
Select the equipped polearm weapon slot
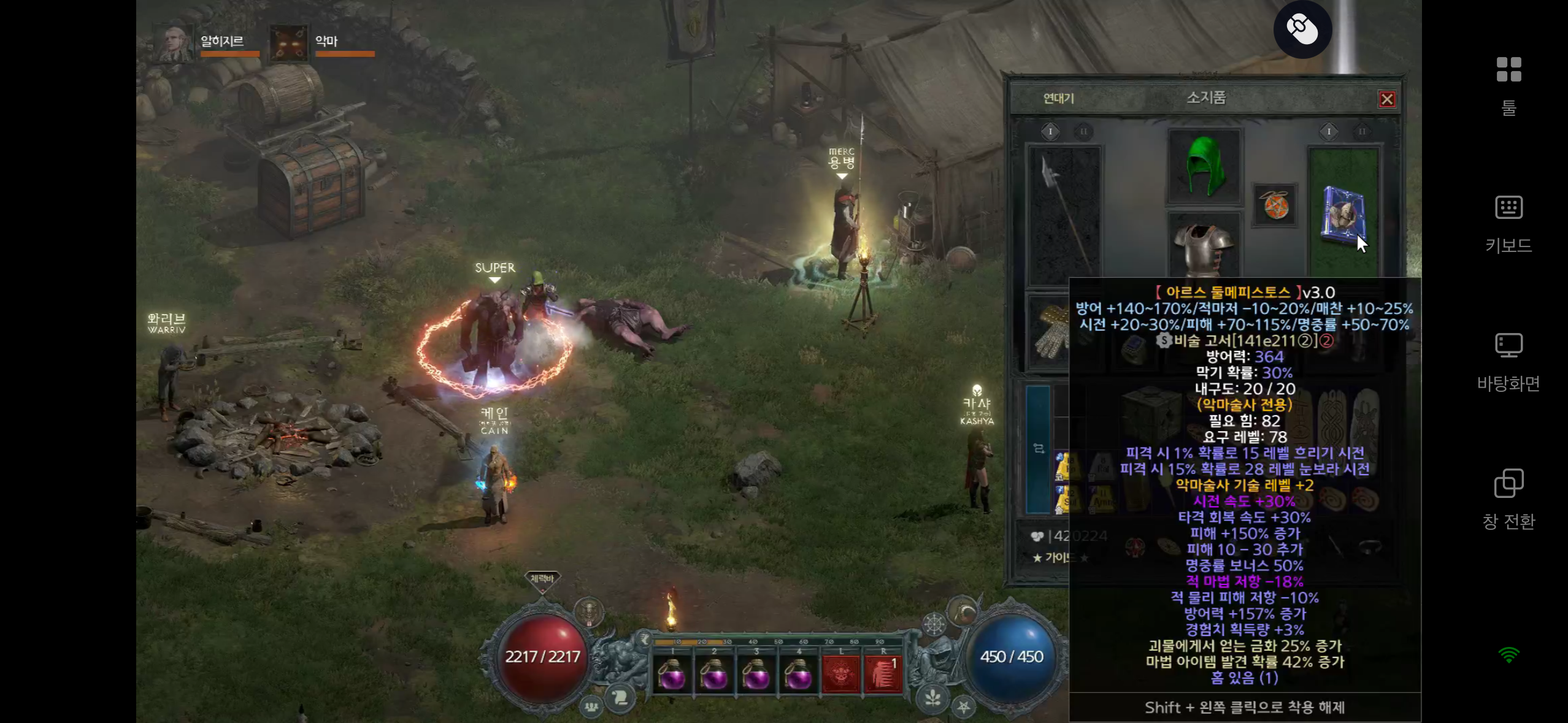coord(1064,216)
